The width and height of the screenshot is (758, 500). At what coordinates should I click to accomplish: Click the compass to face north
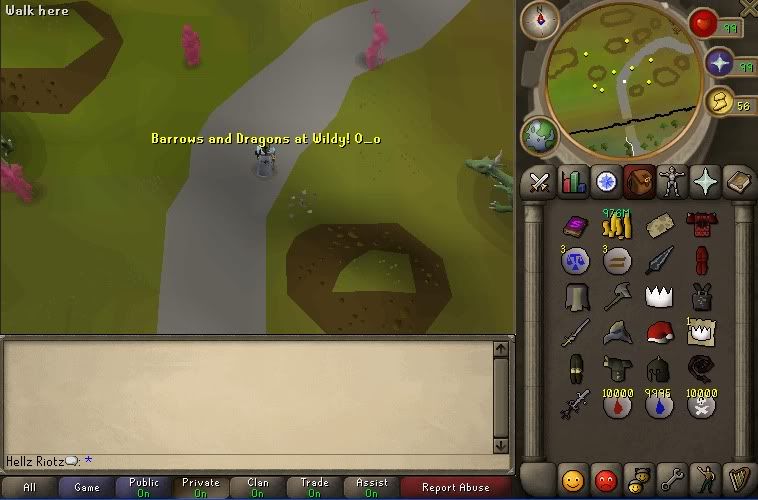tap(546, 17)
